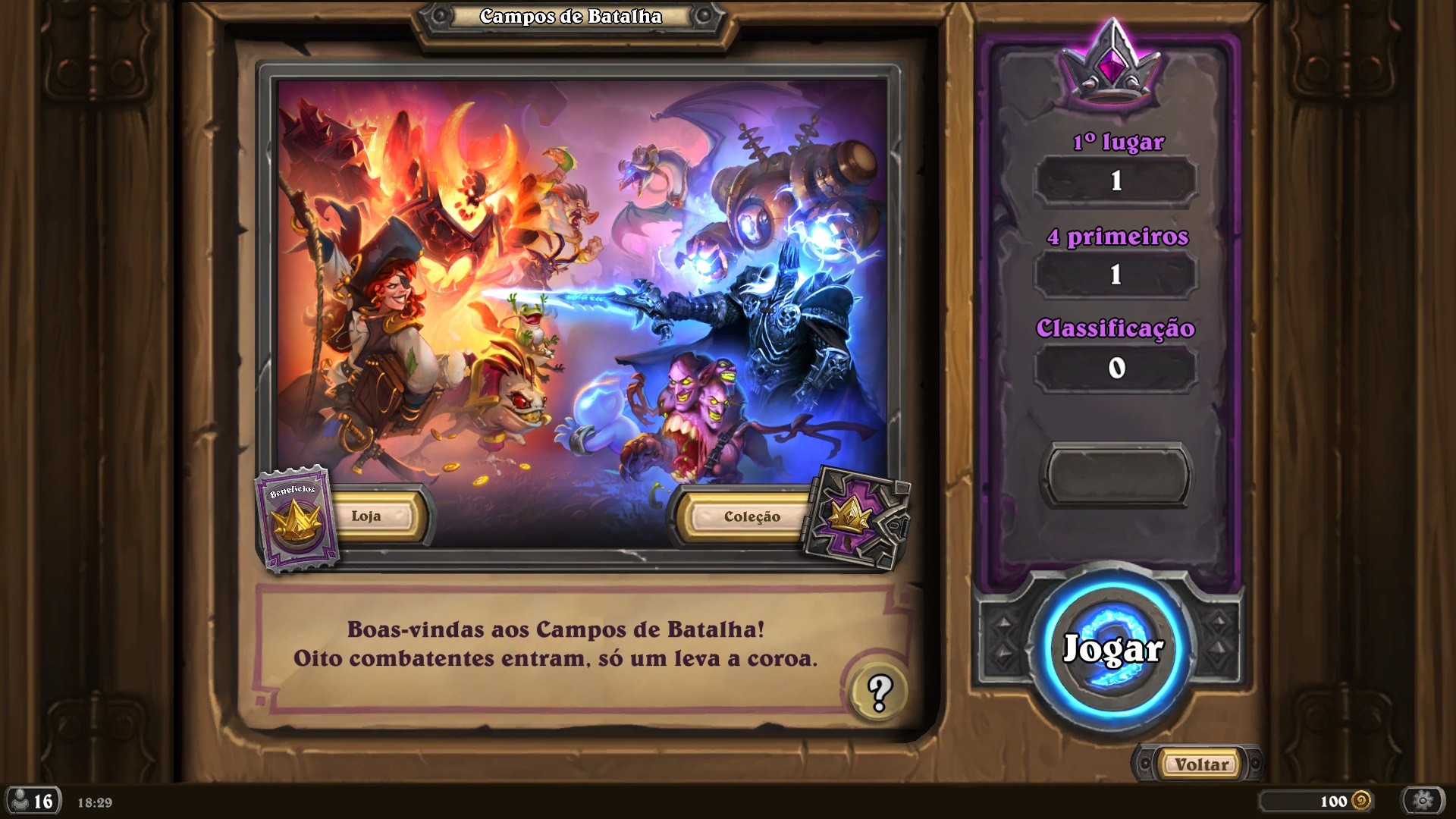1456x819 pixels.
Task: Show help via the question mark button
Action: (879, 692)
